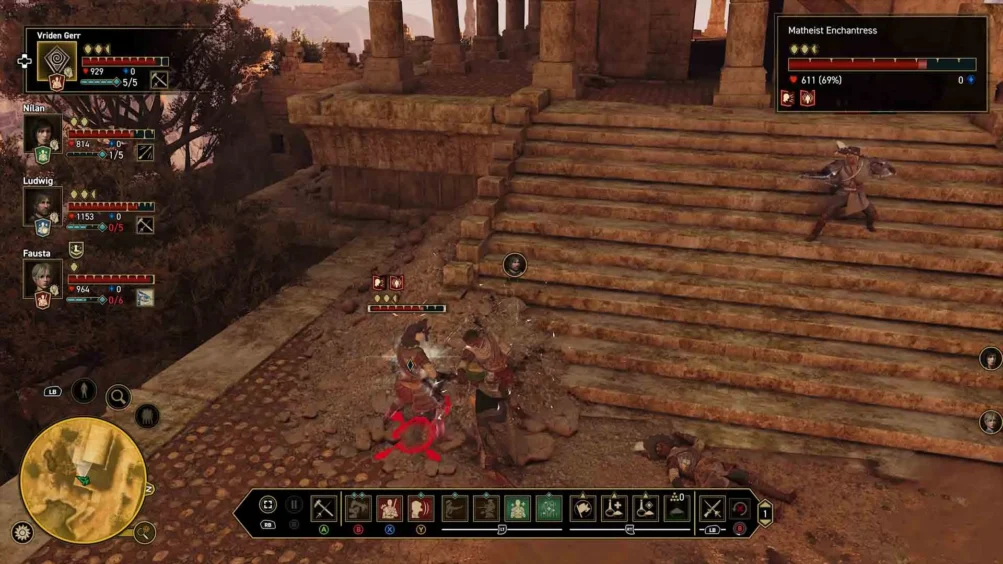Click the Matheist Enchantress target panel

[881, 63]
